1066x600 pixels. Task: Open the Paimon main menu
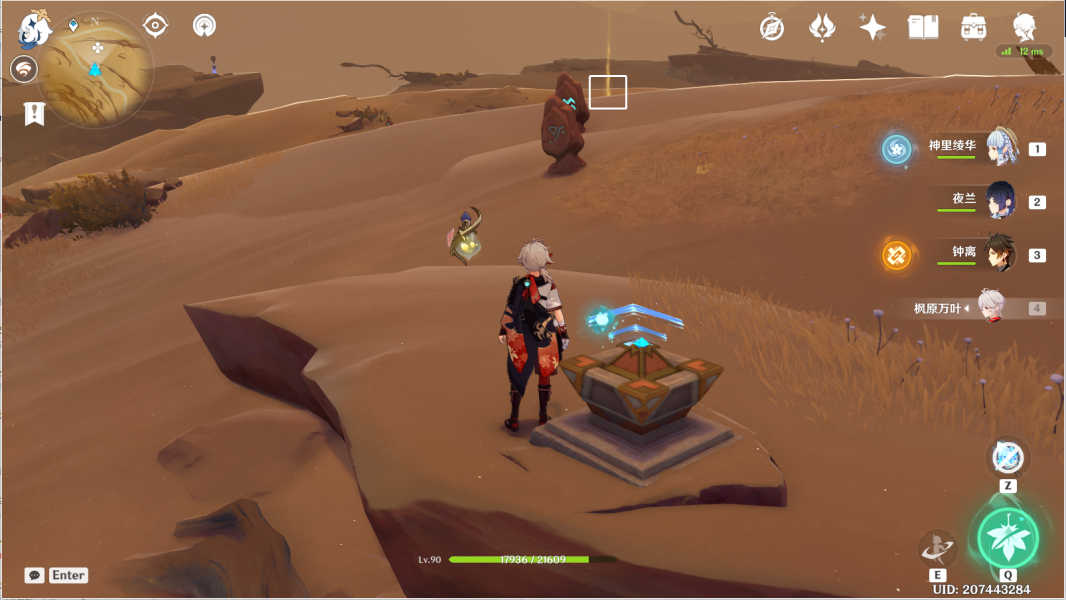pos(35,30)
